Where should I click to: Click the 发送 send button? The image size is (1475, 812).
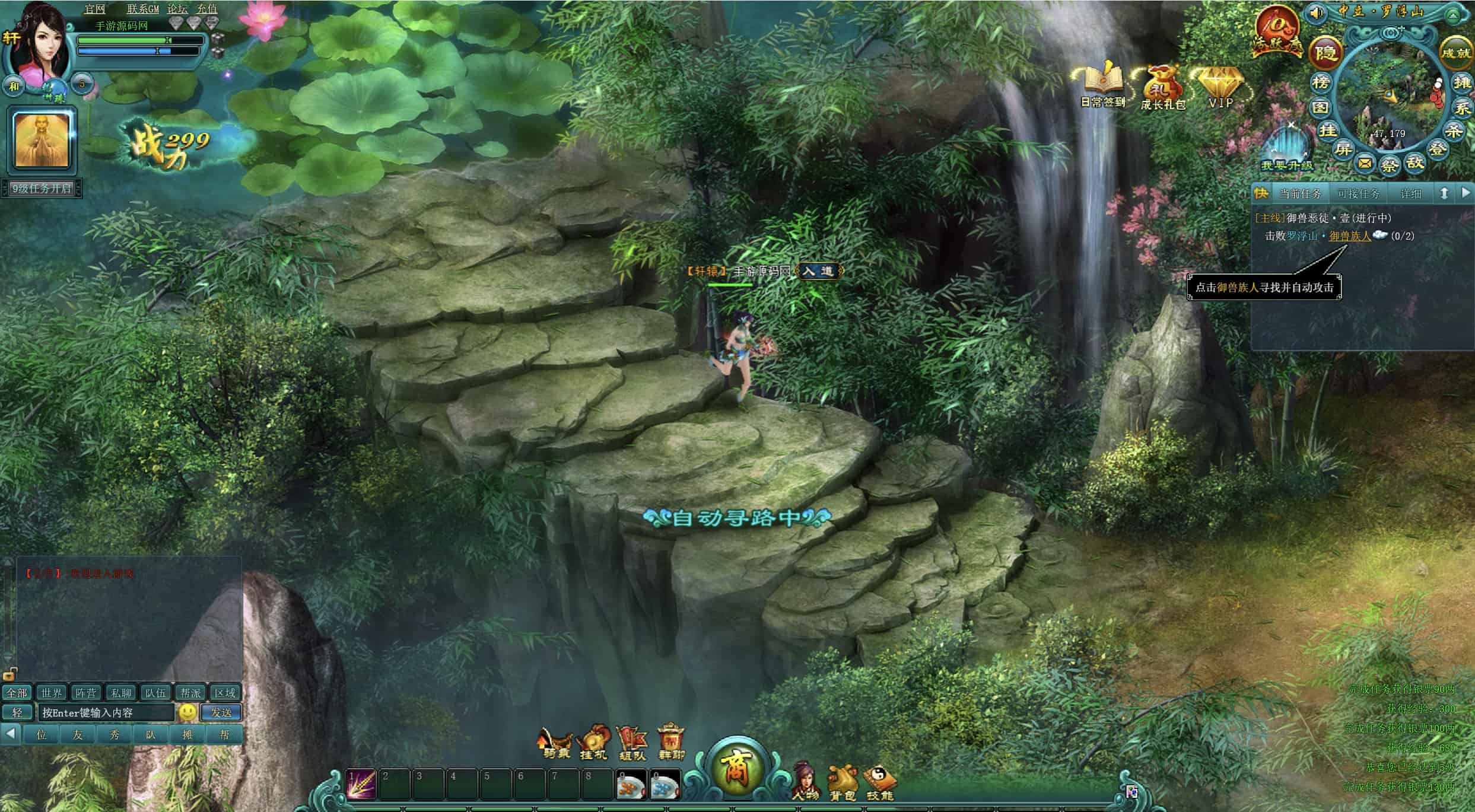[x=221, y=712]
